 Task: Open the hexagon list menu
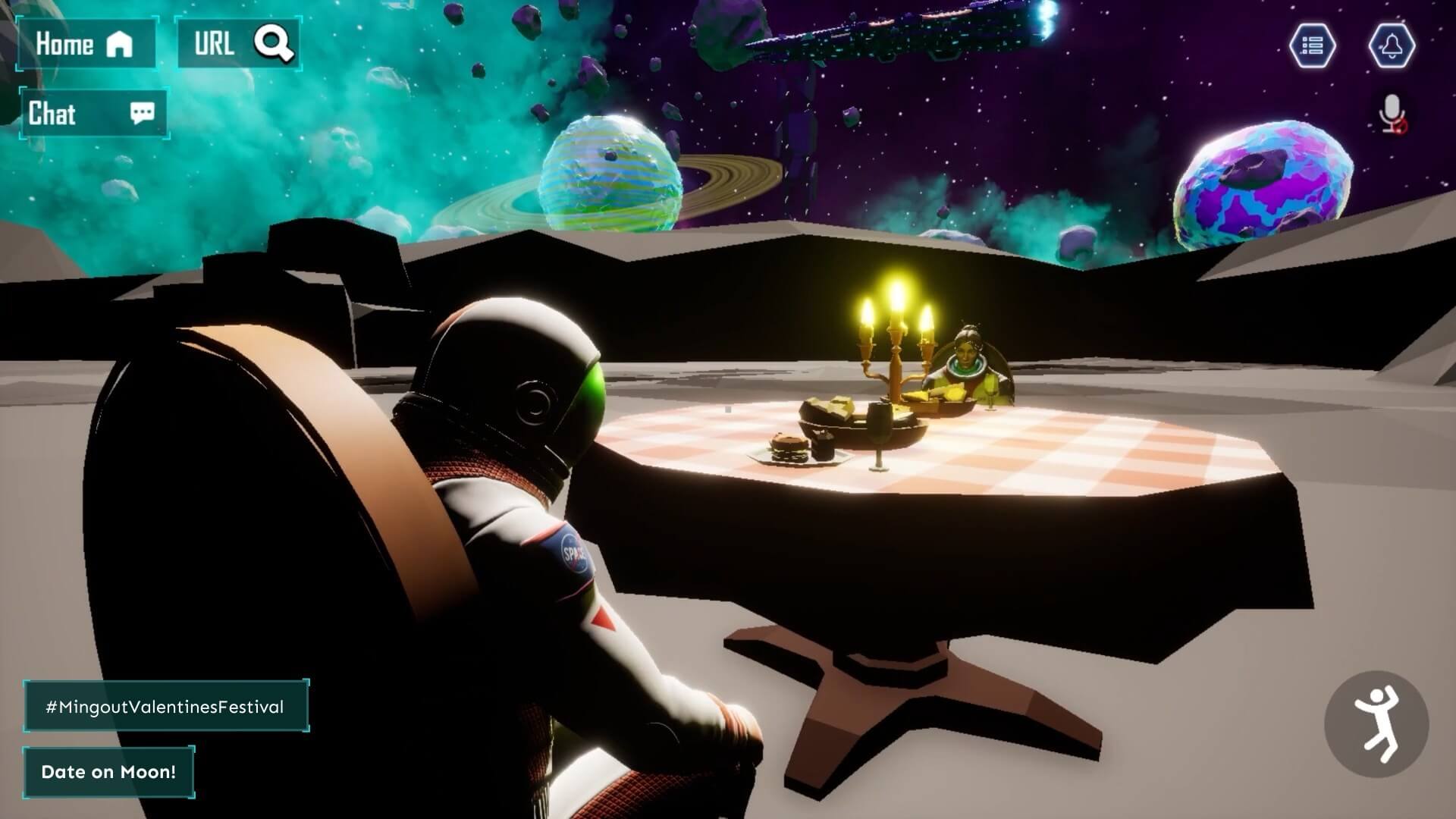(1312, 45)
